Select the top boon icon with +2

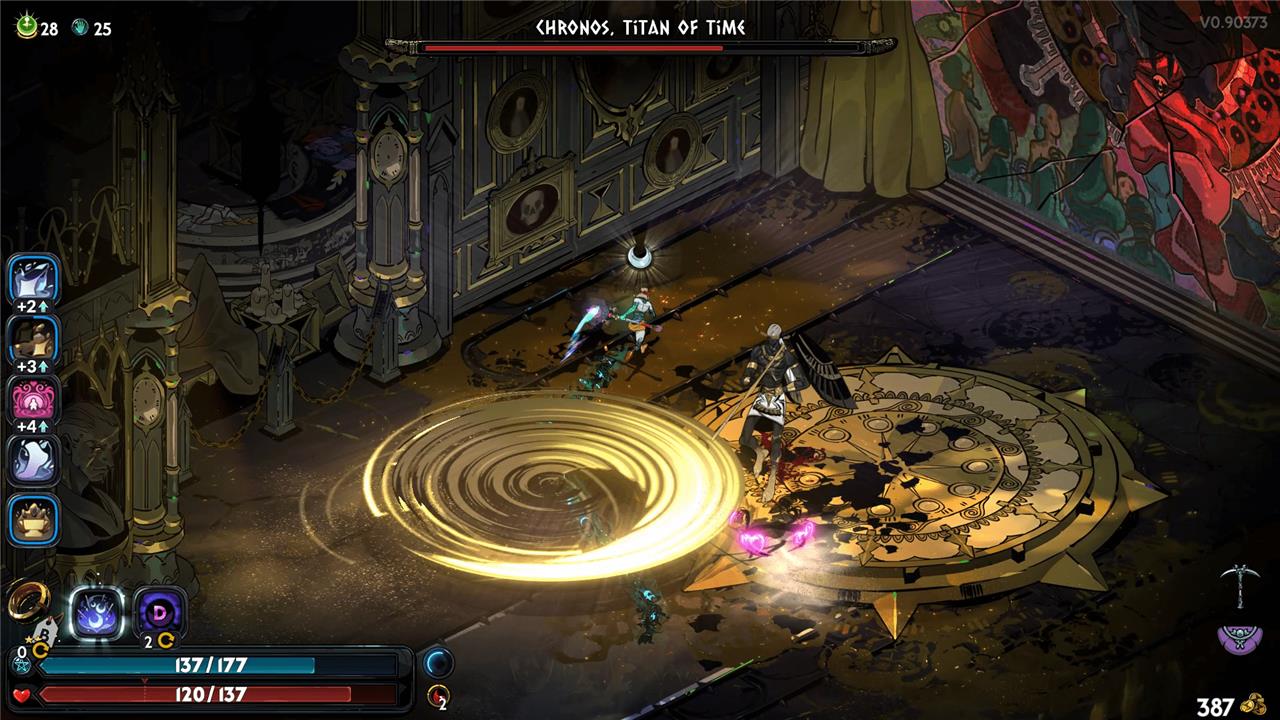(34, 279)
